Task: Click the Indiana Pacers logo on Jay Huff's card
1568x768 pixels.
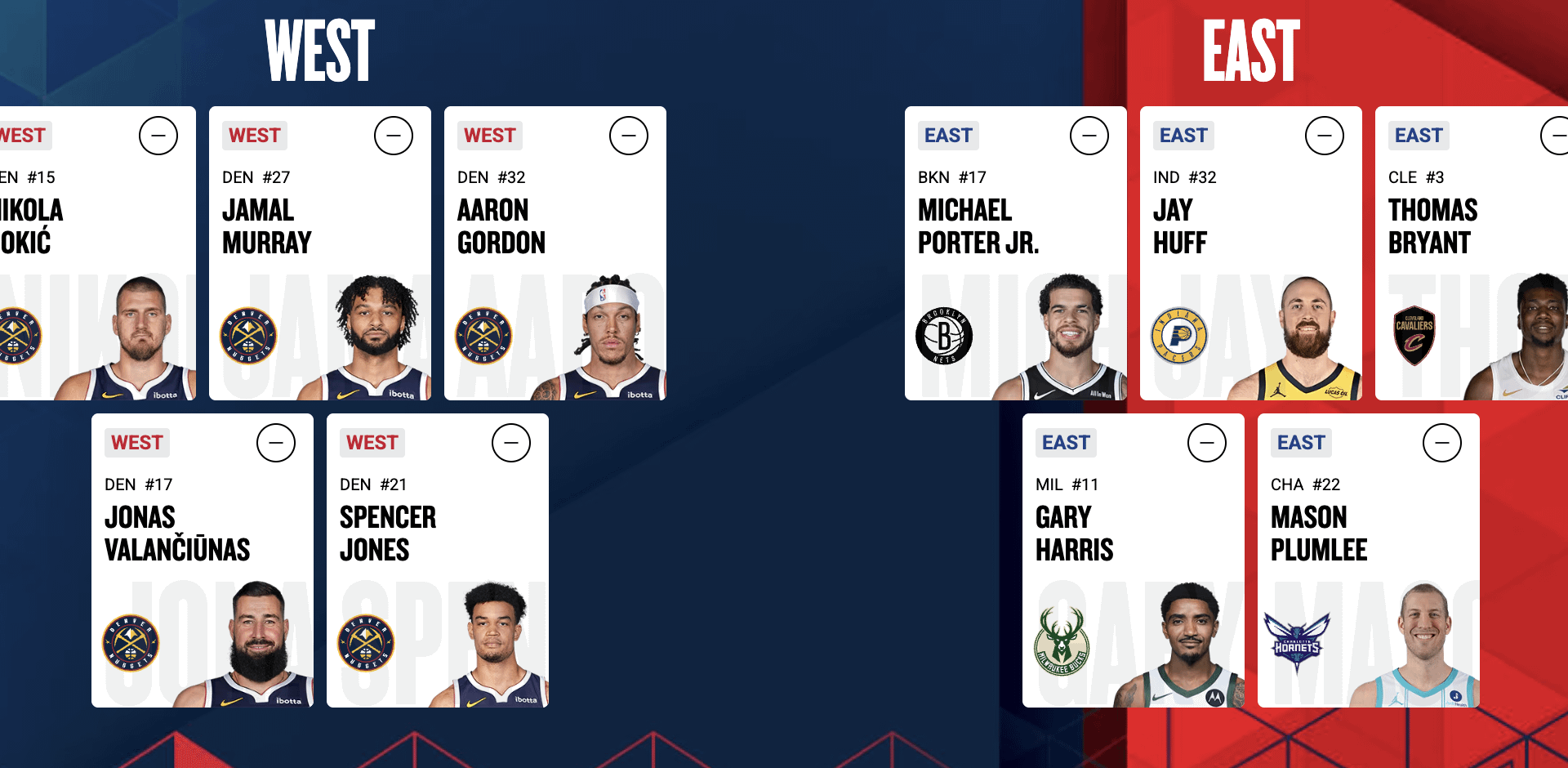Action: click(1179, 335)
